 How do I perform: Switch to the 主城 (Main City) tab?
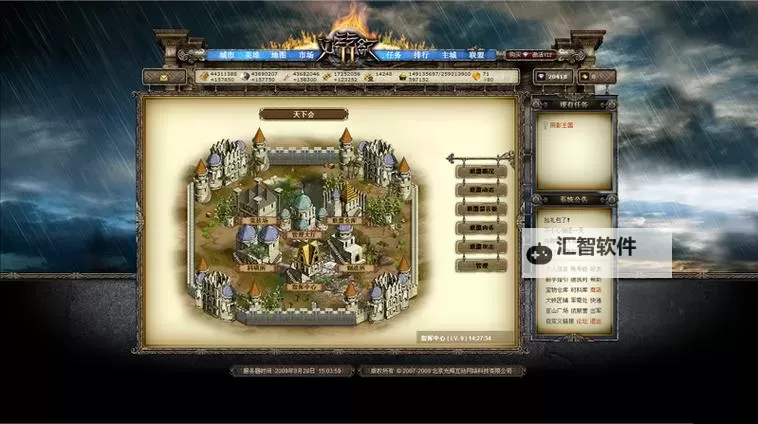tap(448, 55)
